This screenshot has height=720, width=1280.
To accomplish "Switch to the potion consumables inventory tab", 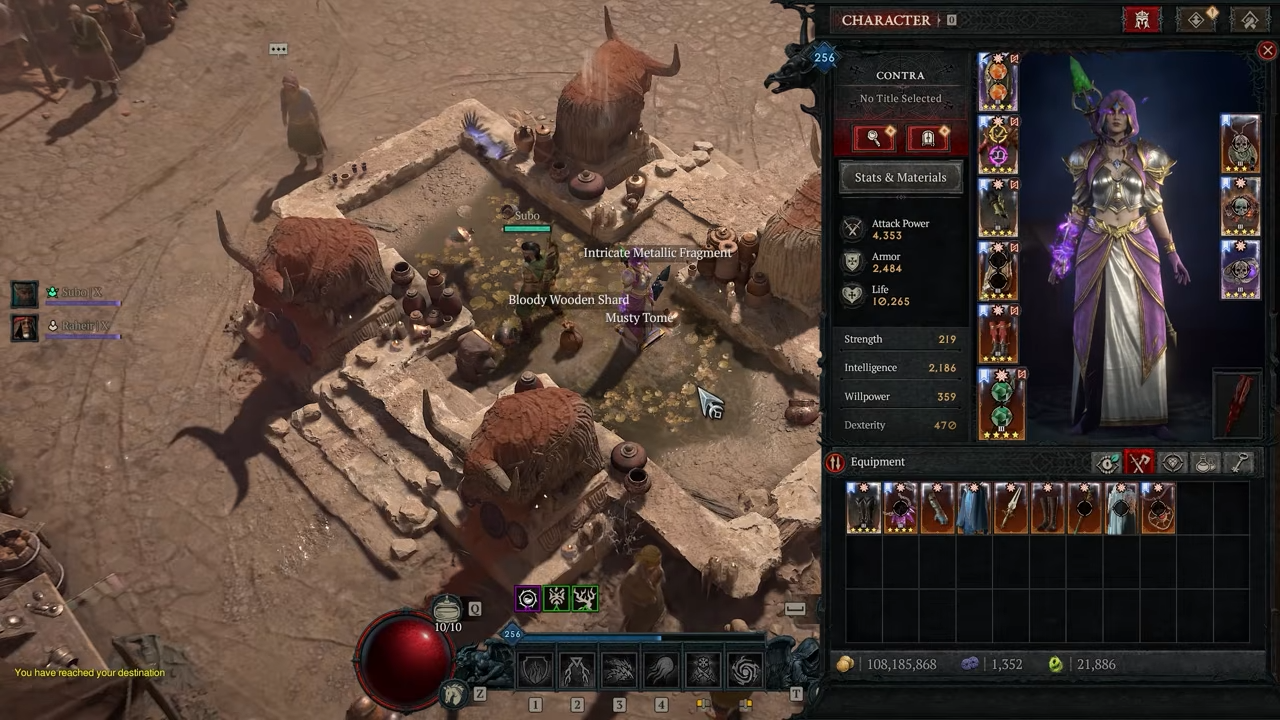I will [1206, 462].
